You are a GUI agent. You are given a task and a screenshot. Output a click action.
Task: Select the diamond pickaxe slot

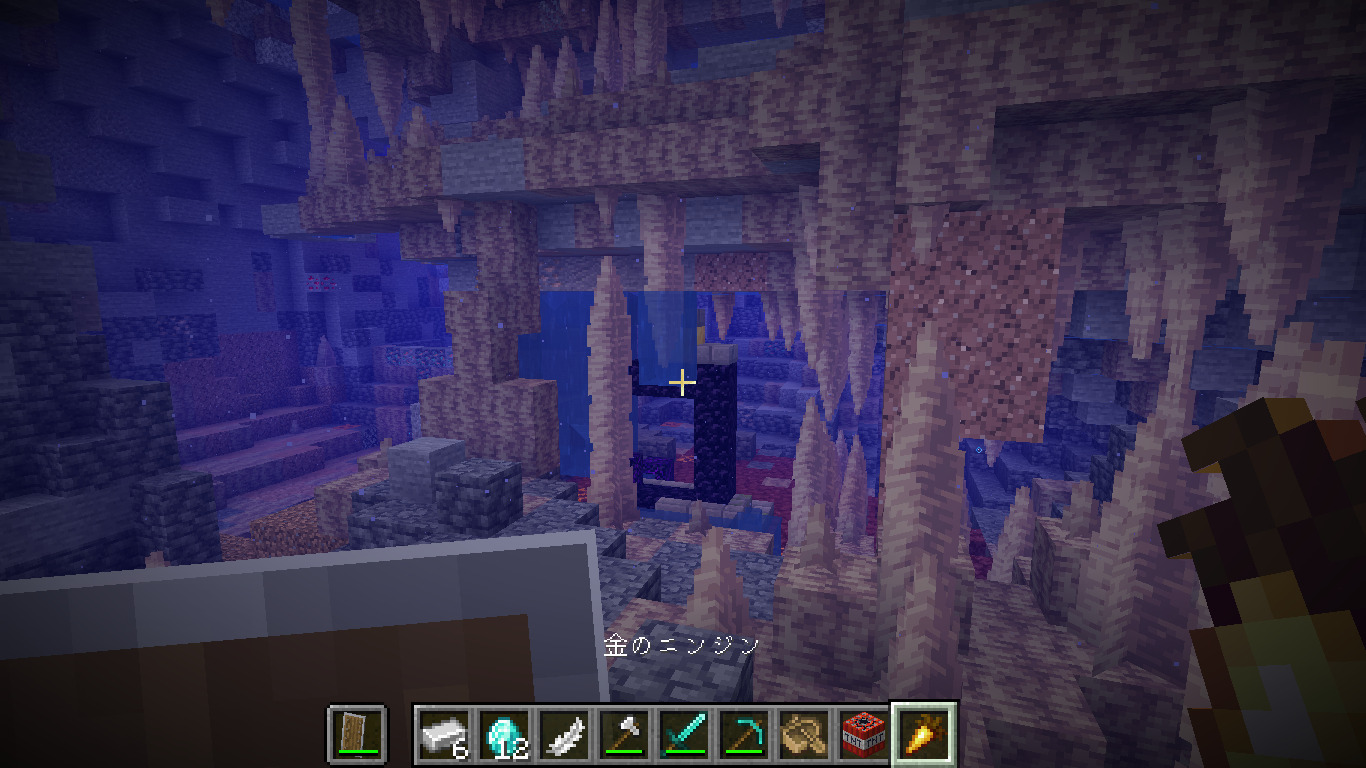pyautogui.click(x=744, y=734)
